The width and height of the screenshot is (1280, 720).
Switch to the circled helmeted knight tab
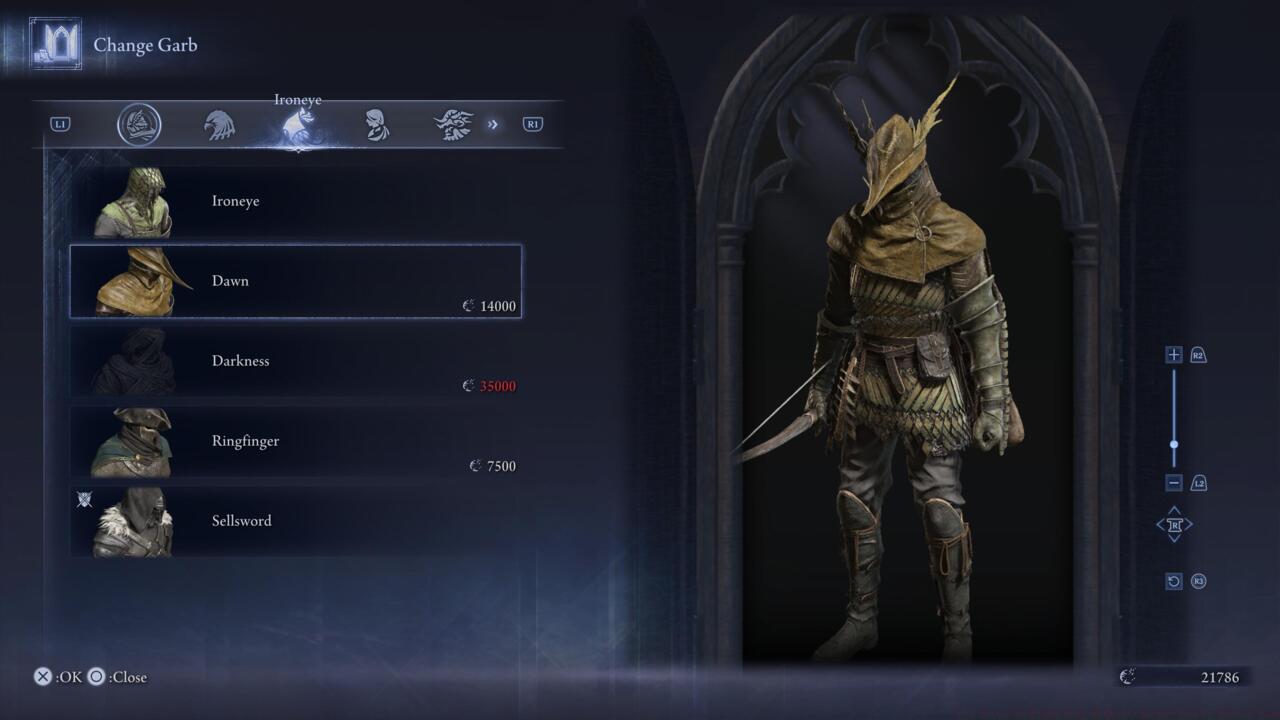tap(139, 125)
